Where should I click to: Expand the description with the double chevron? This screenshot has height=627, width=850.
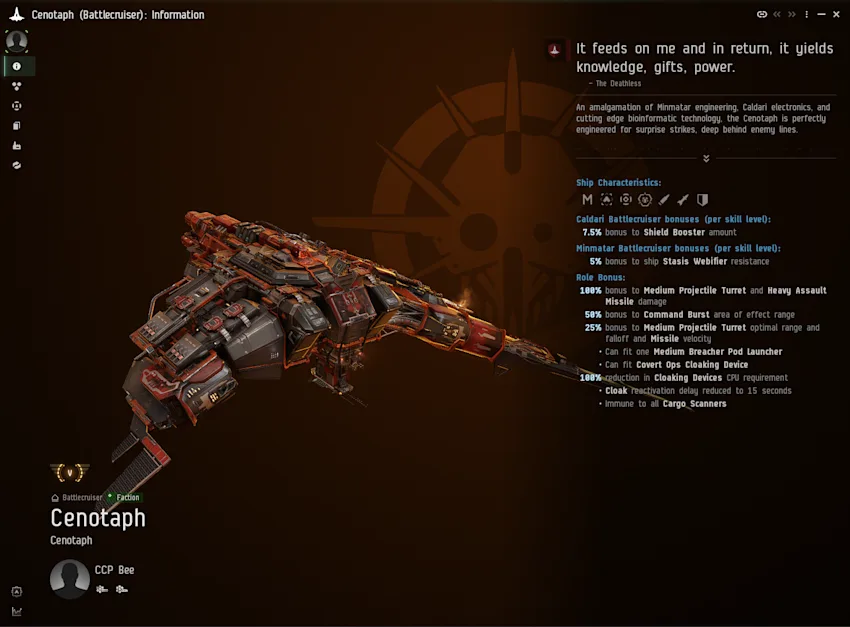[x=706, y=158]
